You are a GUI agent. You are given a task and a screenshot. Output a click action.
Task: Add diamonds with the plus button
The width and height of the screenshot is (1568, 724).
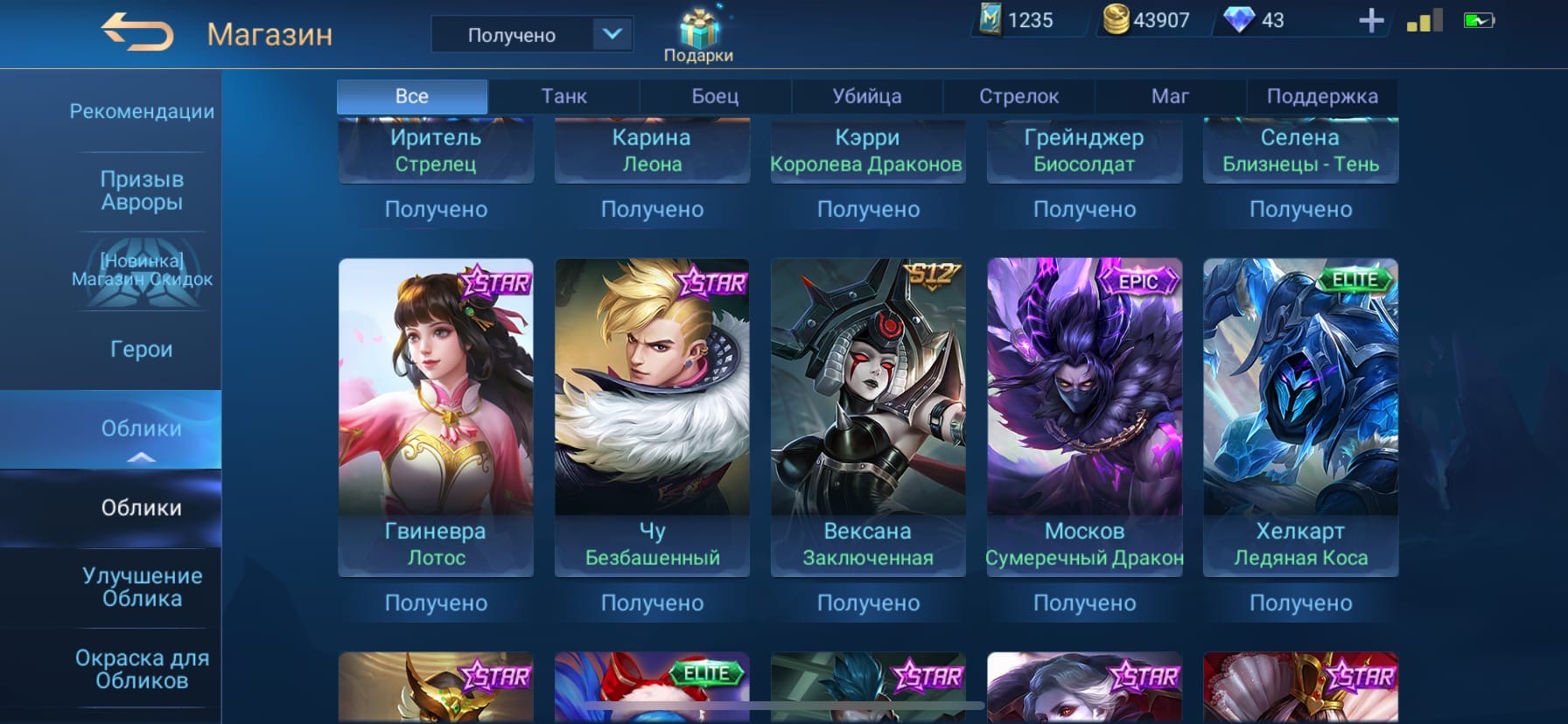click(1370, 21)
